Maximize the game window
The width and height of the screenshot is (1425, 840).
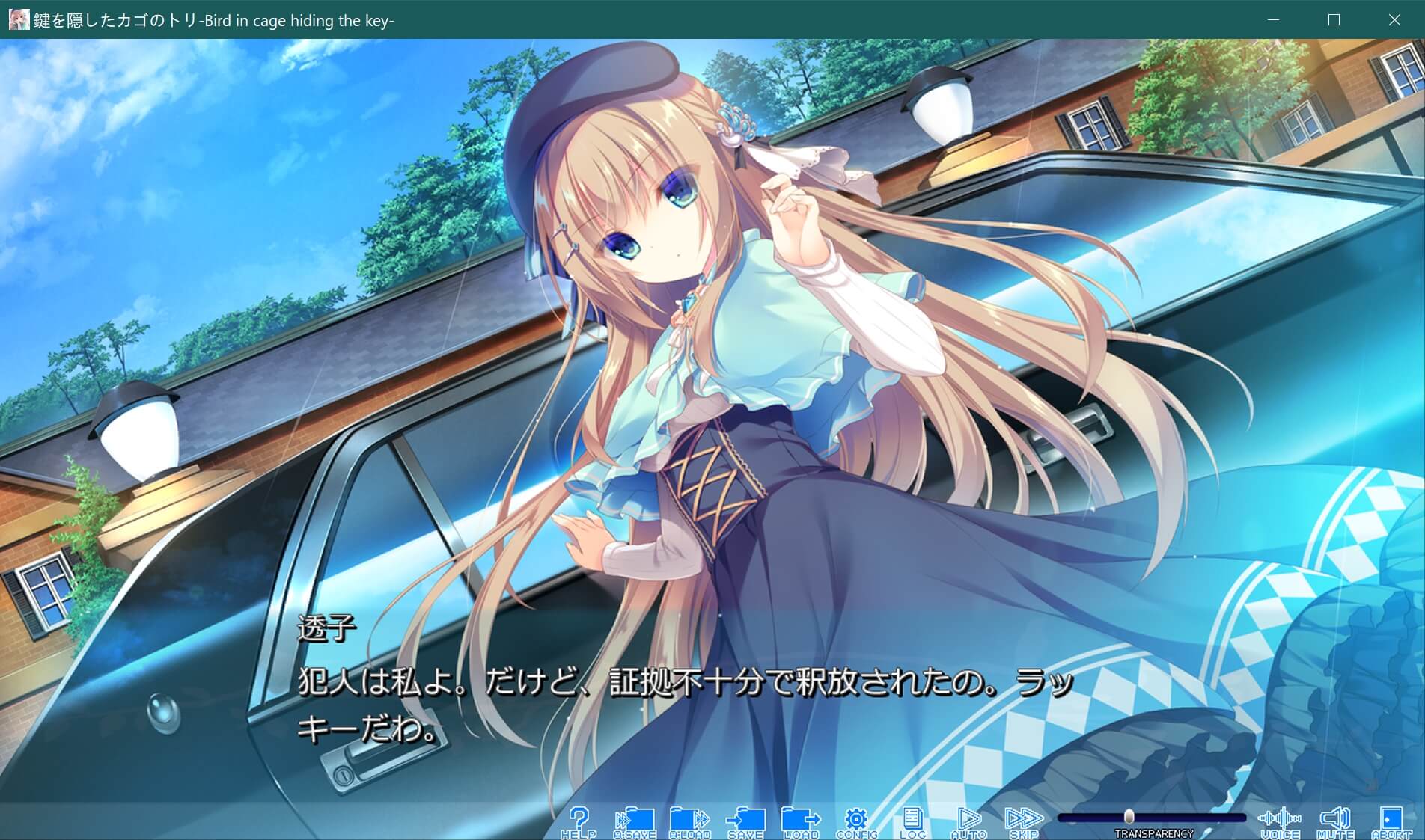pyautogui.click(x=1332, y=22)
